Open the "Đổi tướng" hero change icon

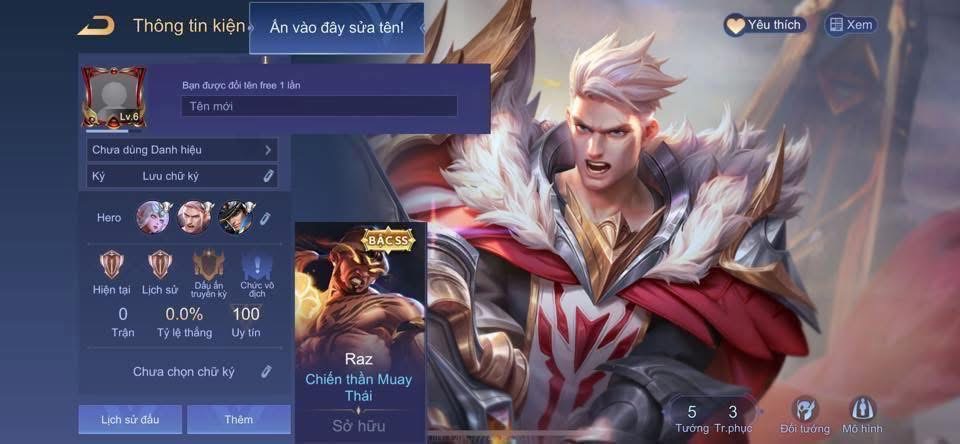click(805, 415)
